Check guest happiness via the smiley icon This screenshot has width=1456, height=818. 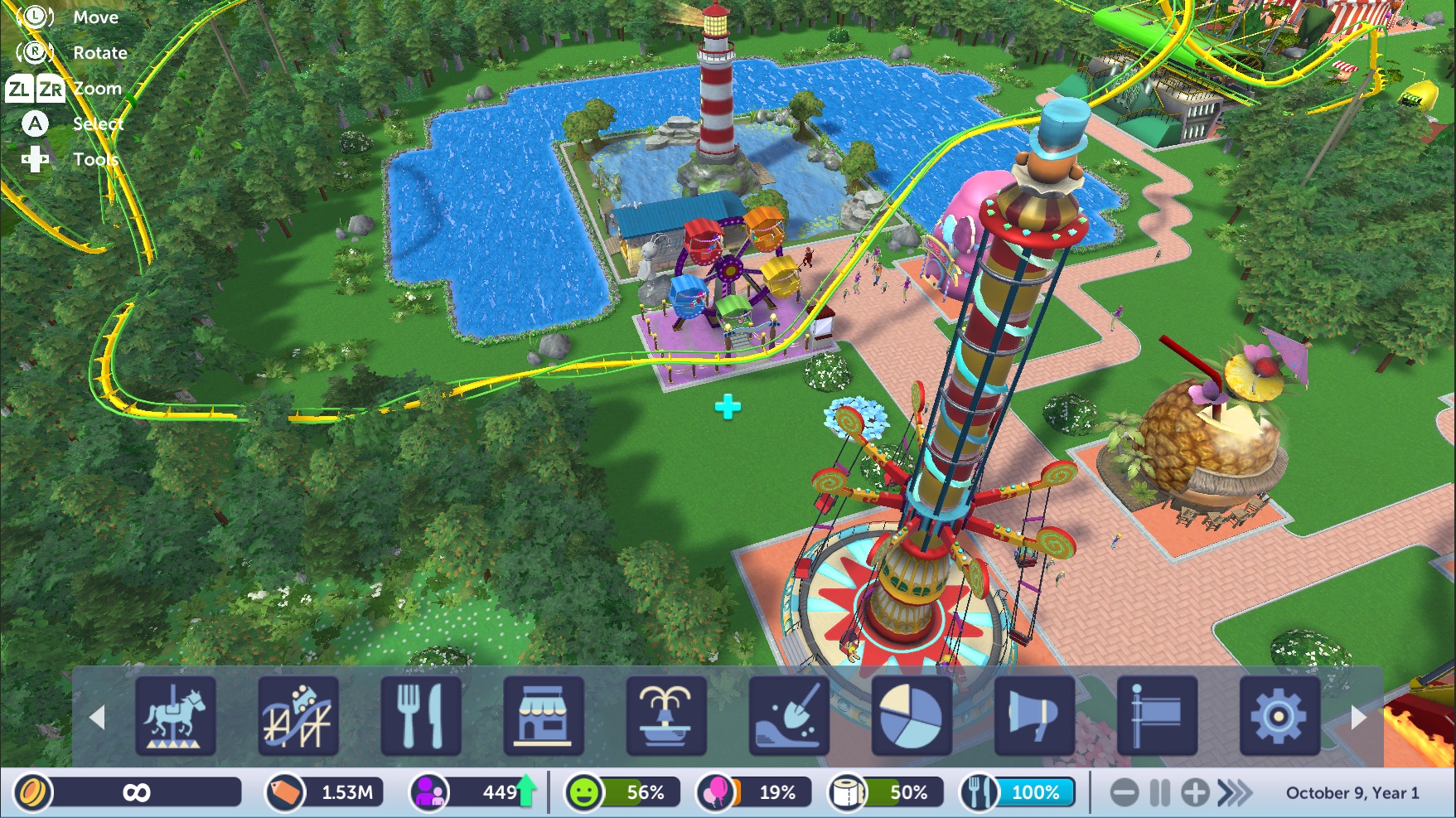[x=583, y=793]
